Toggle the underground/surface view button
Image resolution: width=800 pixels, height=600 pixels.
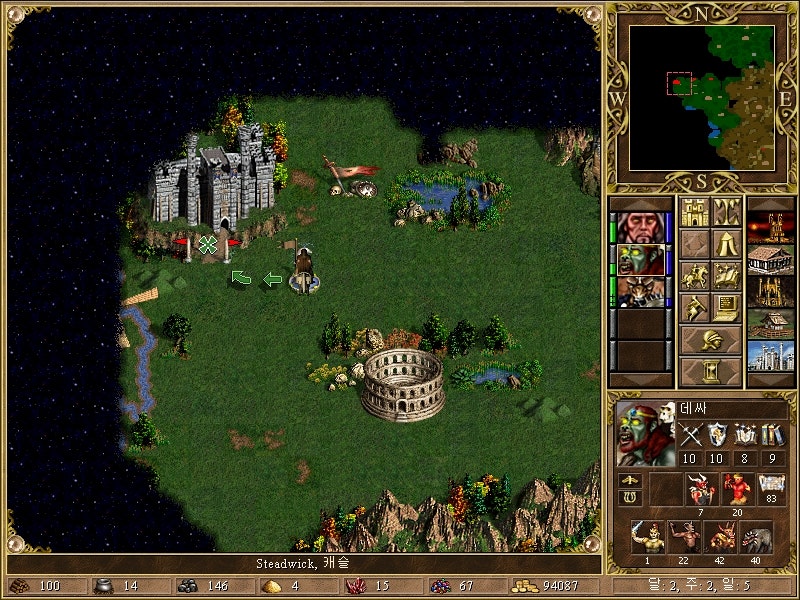point(726,212)
